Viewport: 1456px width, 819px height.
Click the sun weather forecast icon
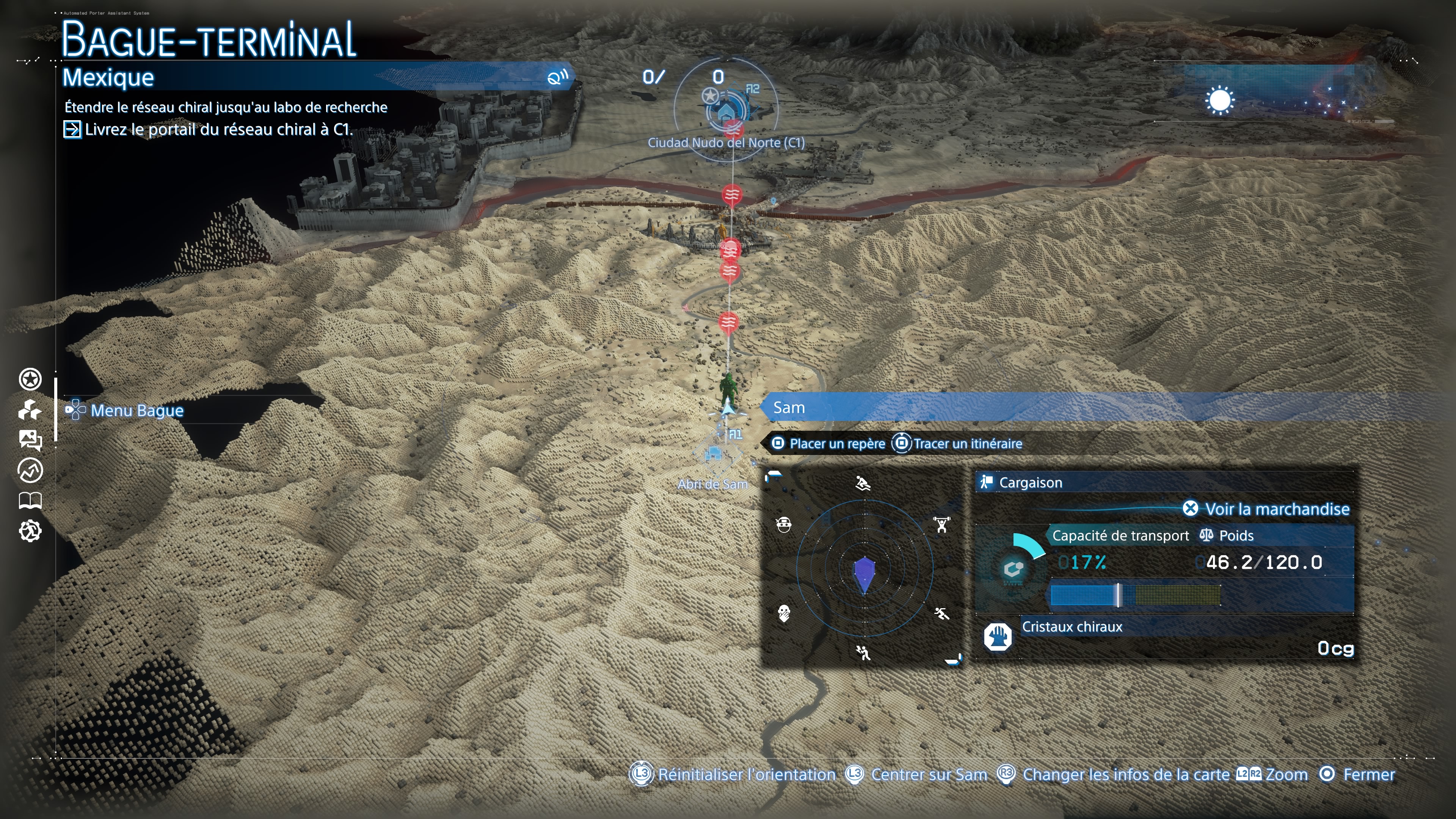[x=1219, y=101]
